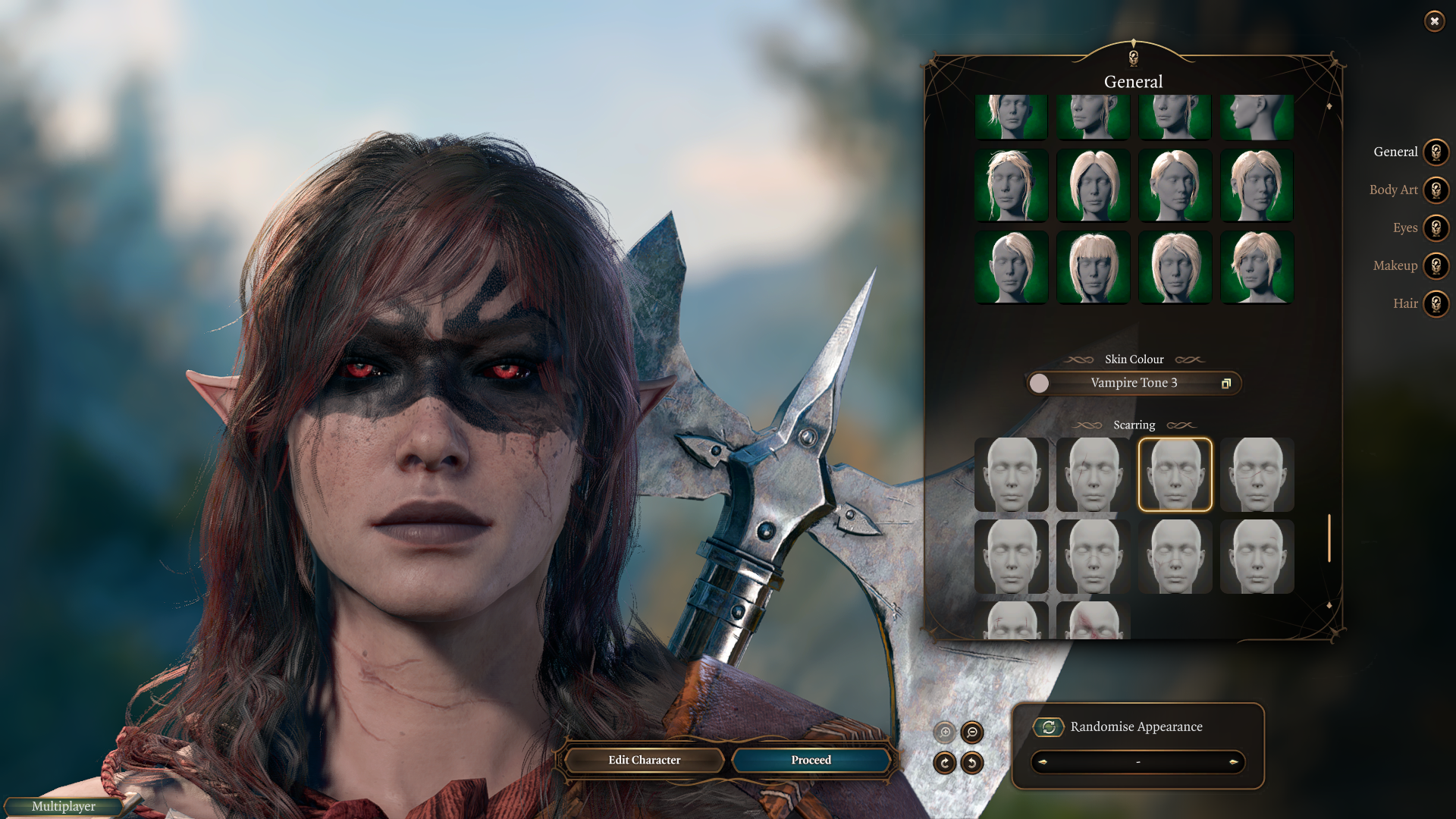The width and height of the screenshot is (1456, 819).
Task: Select the Makeup category
Action: [1436, 266]
